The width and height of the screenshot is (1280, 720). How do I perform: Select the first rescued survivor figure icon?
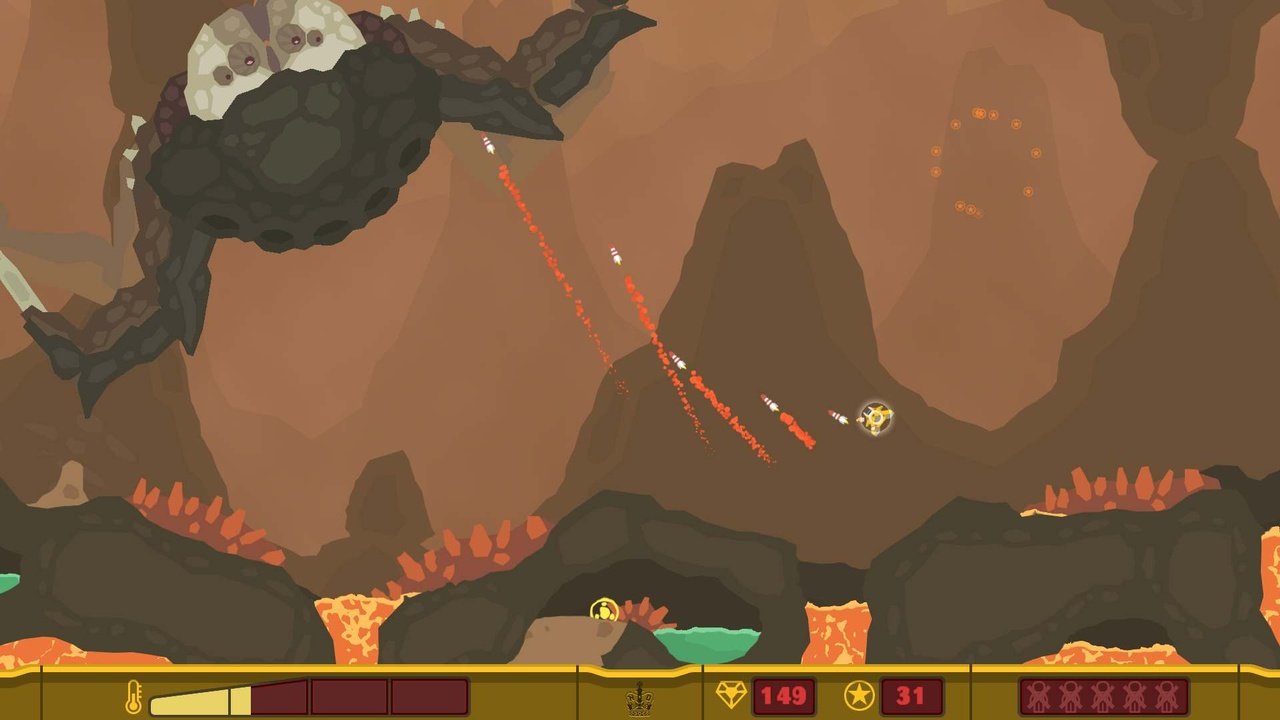[x=1038, y=696]
